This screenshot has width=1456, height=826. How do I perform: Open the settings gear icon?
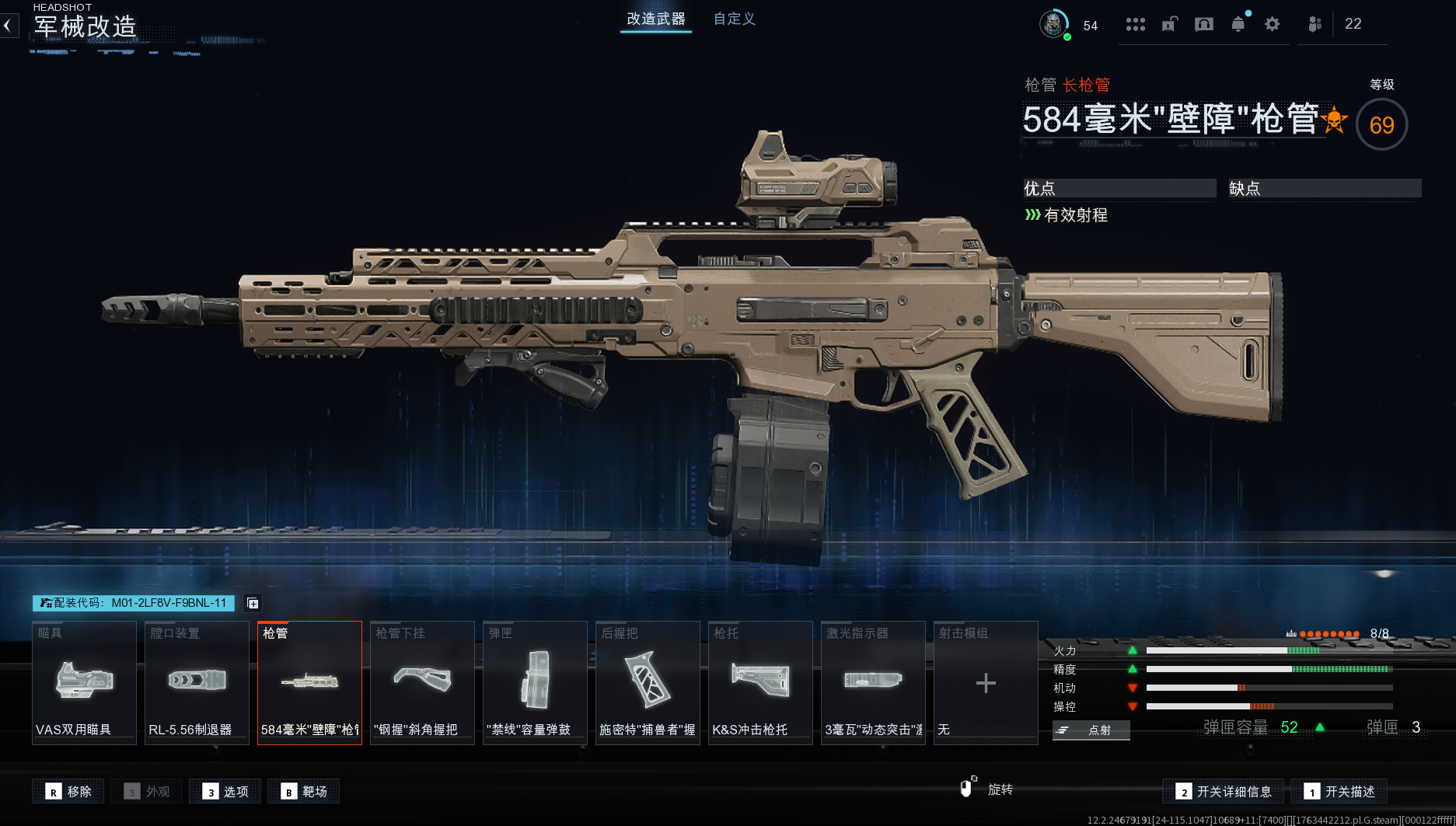(x=1272, y=24)
